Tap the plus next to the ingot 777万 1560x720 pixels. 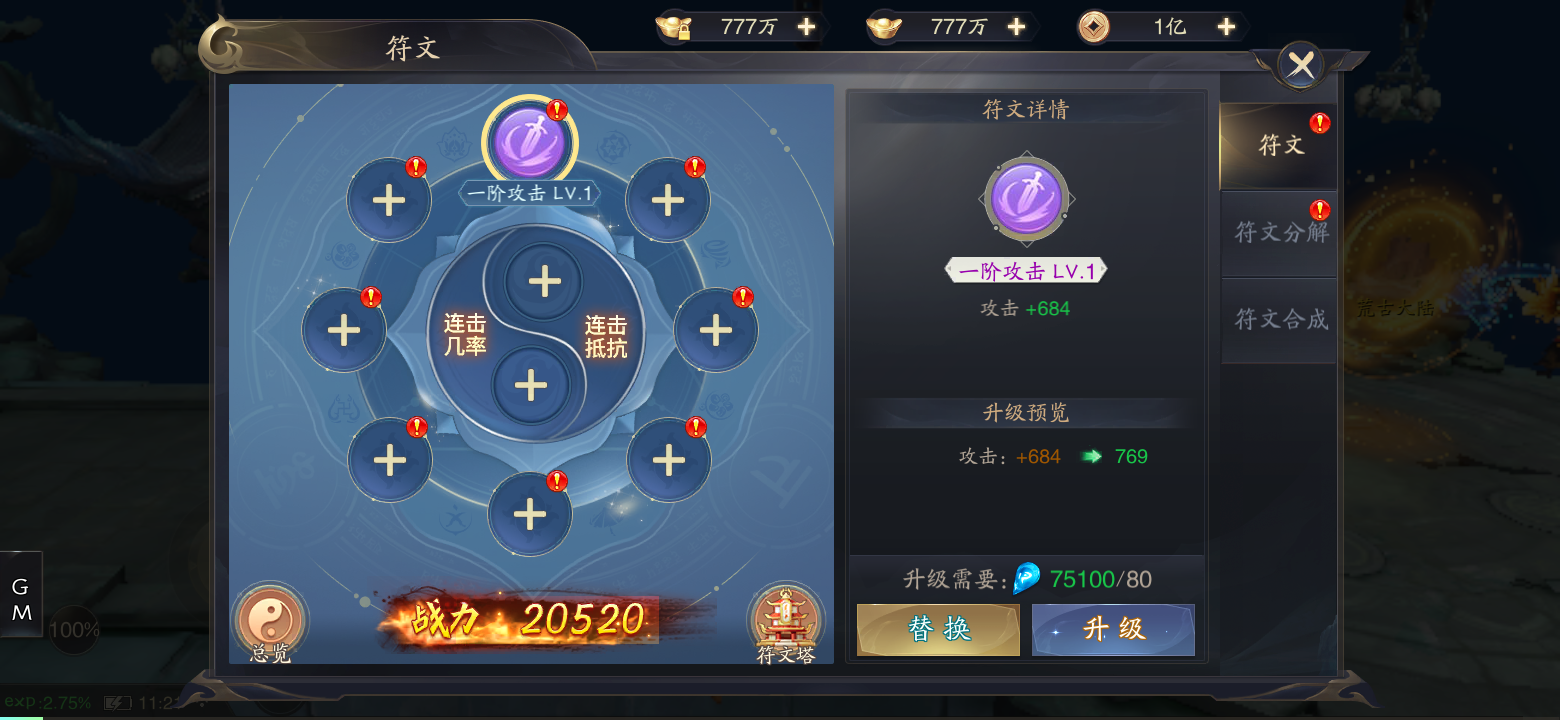pyautogui.click(x=1016, y=26)
